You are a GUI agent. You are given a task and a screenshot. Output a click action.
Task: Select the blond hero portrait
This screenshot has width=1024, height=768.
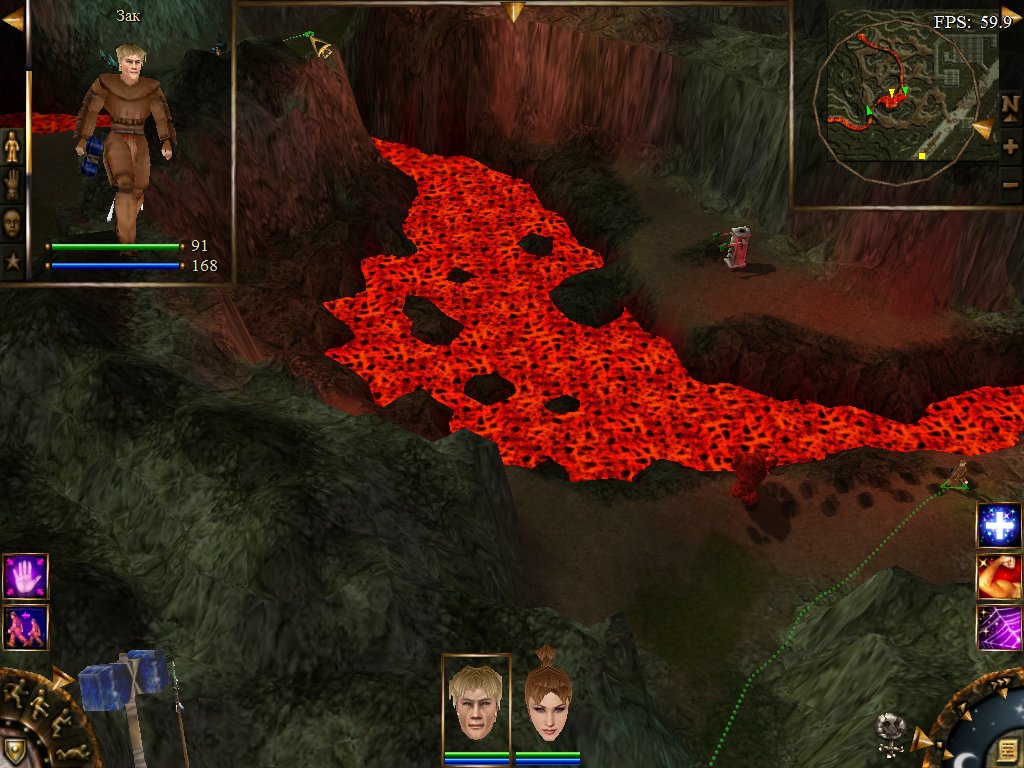476,703
